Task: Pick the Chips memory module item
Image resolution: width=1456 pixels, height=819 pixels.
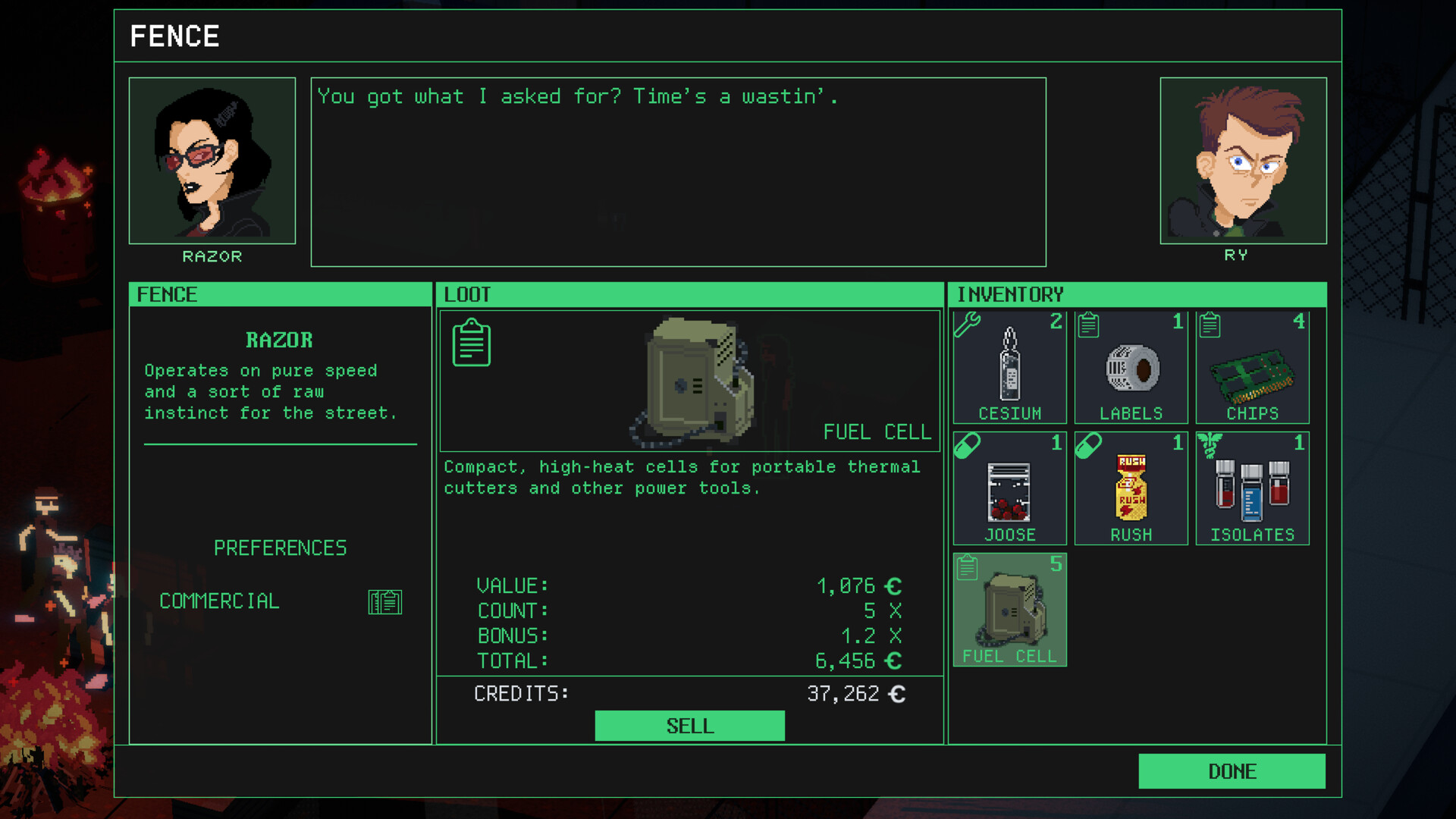Action: pos(1252,368)
